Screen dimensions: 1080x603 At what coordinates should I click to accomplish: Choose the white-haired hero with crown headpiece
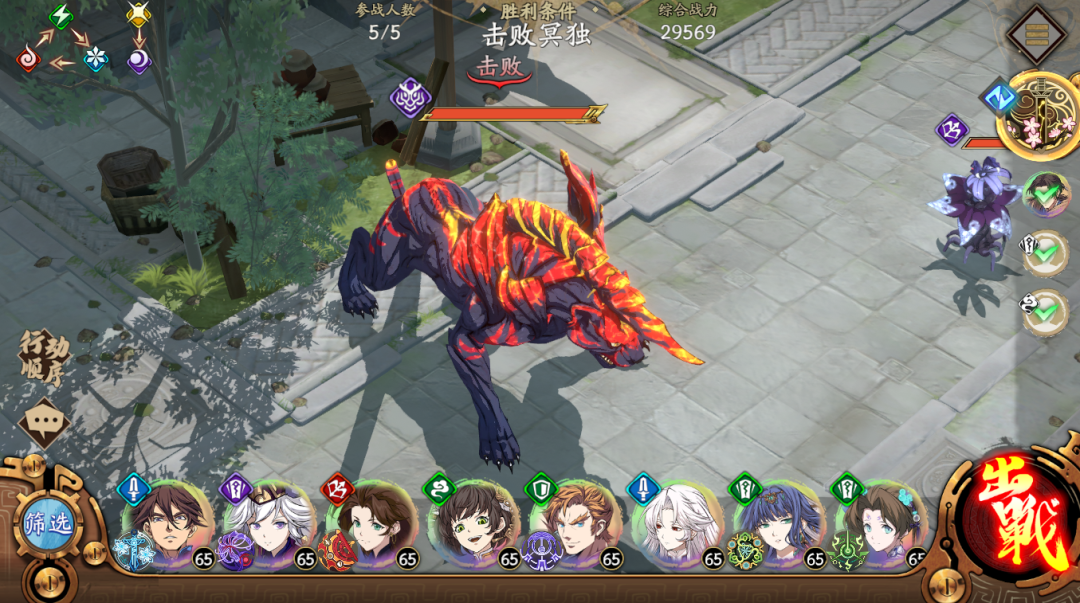tap(268, 525)
